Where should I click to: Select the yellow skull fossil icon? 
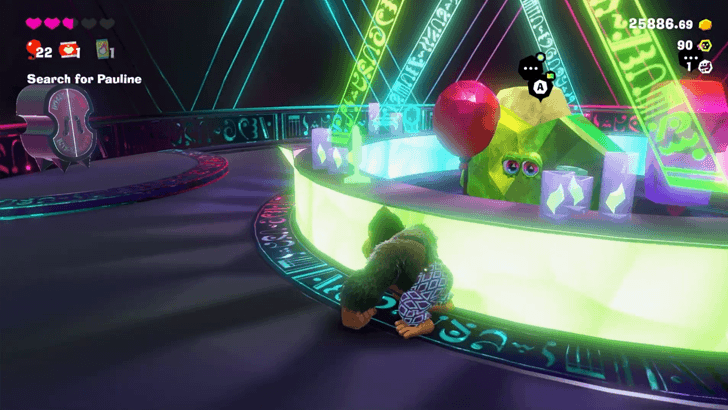pos(706,45)
